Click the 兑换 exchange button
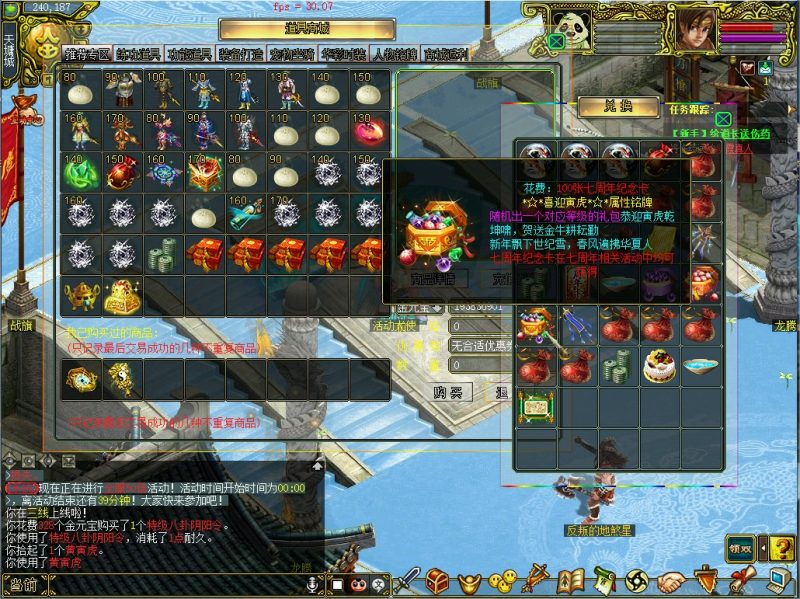Image resolution: width=800 pixels, height=599 pixels. point(619,105)
